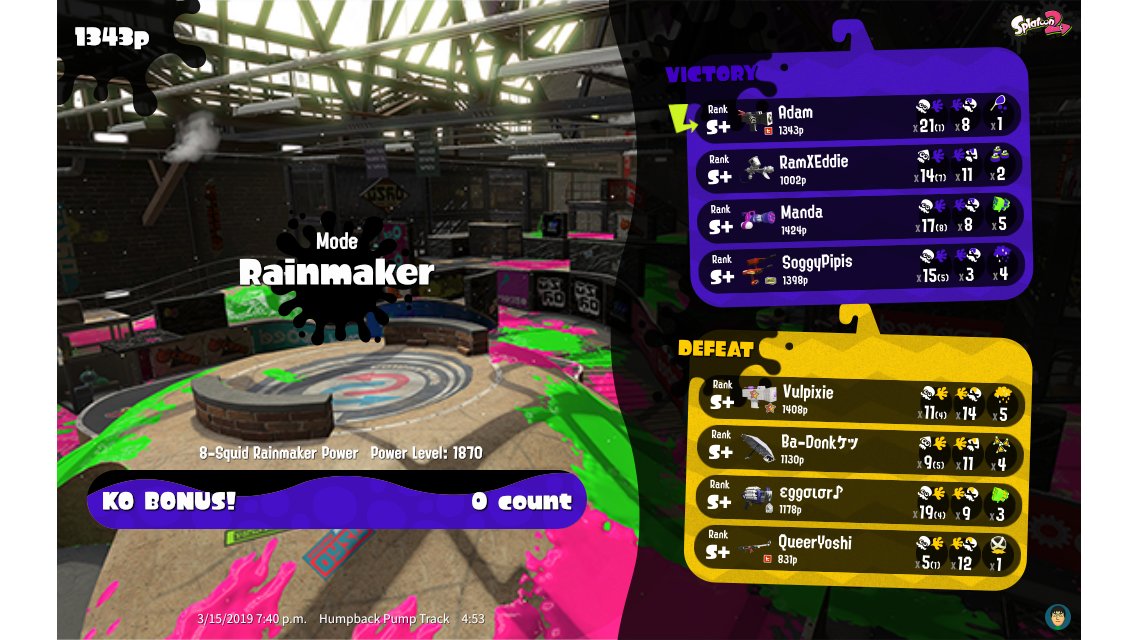Select Adam's result row
This screenshot has height=640, width=1138.
(860, 120)
